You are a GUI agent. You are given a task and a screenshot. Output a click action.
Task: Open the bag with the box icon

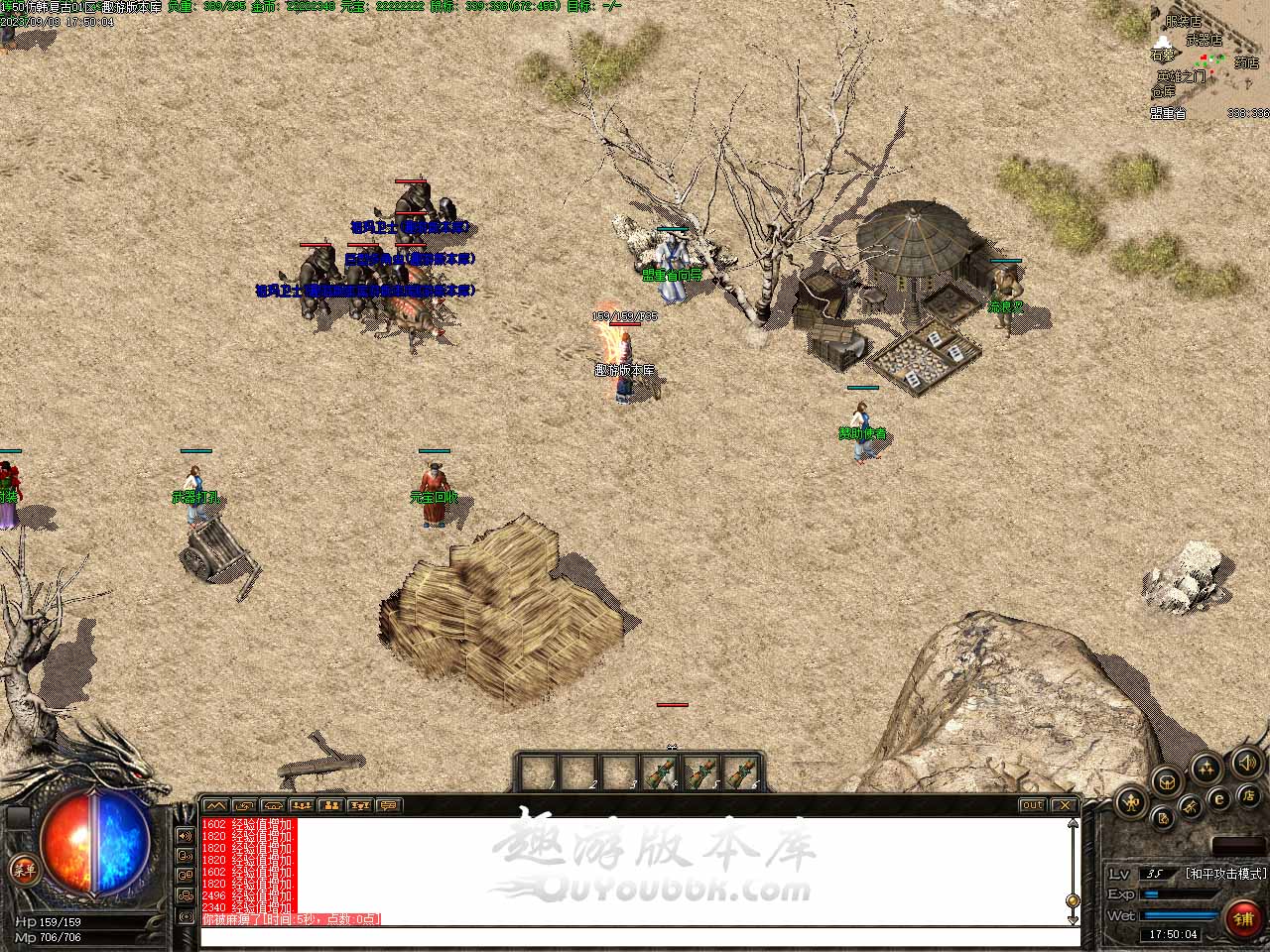coord(1167,781)
